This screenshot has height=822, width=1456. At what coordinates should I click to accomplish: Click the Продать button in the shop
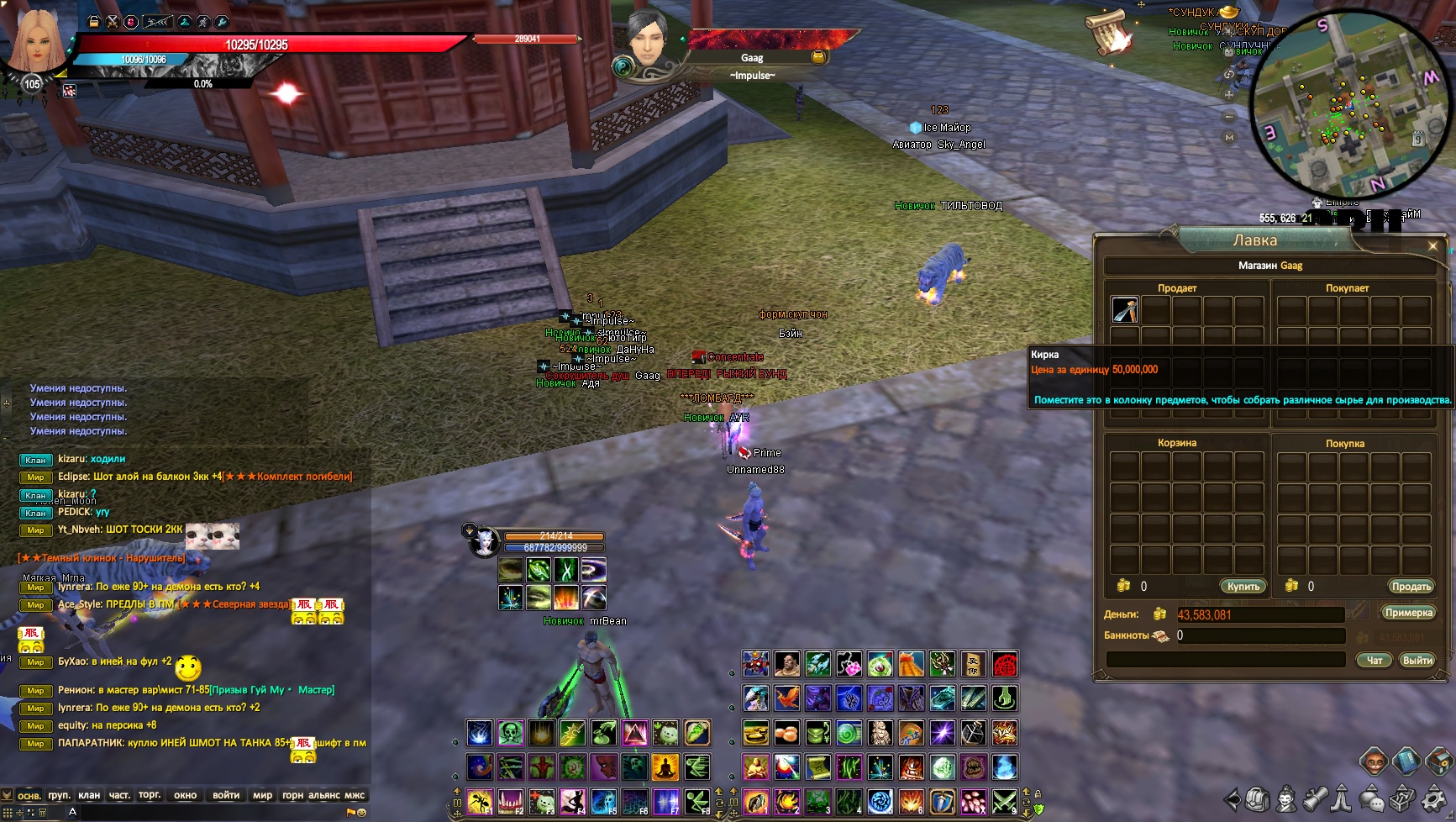pos(1411,587)
